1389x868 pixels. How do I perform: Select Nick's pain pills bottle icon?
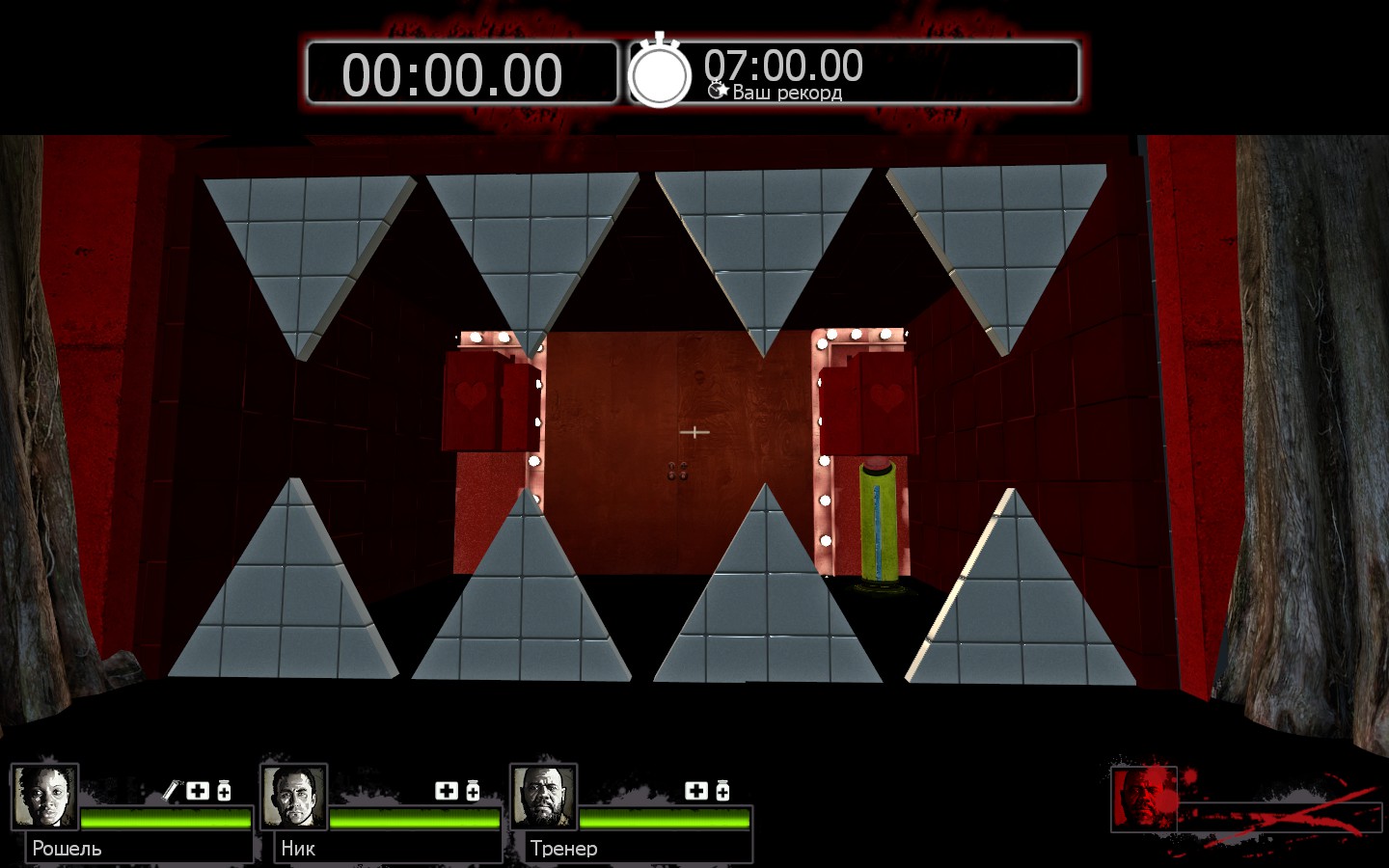473,791
